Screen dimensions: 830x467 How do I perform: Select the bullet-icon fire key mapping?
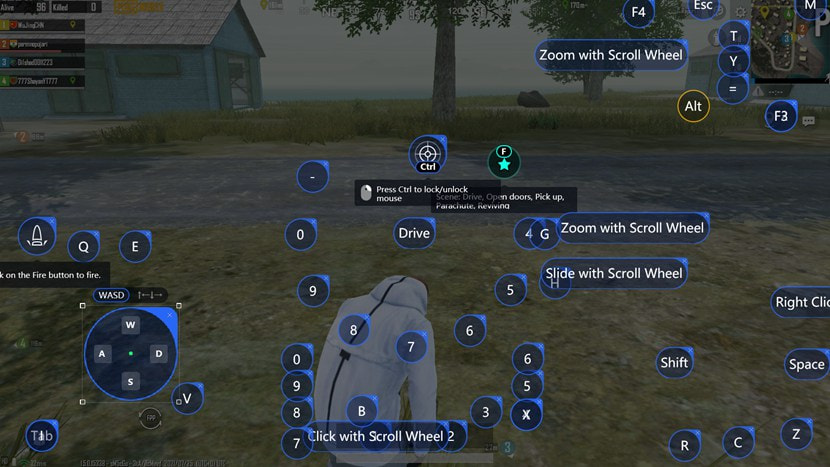coord(37,236)
